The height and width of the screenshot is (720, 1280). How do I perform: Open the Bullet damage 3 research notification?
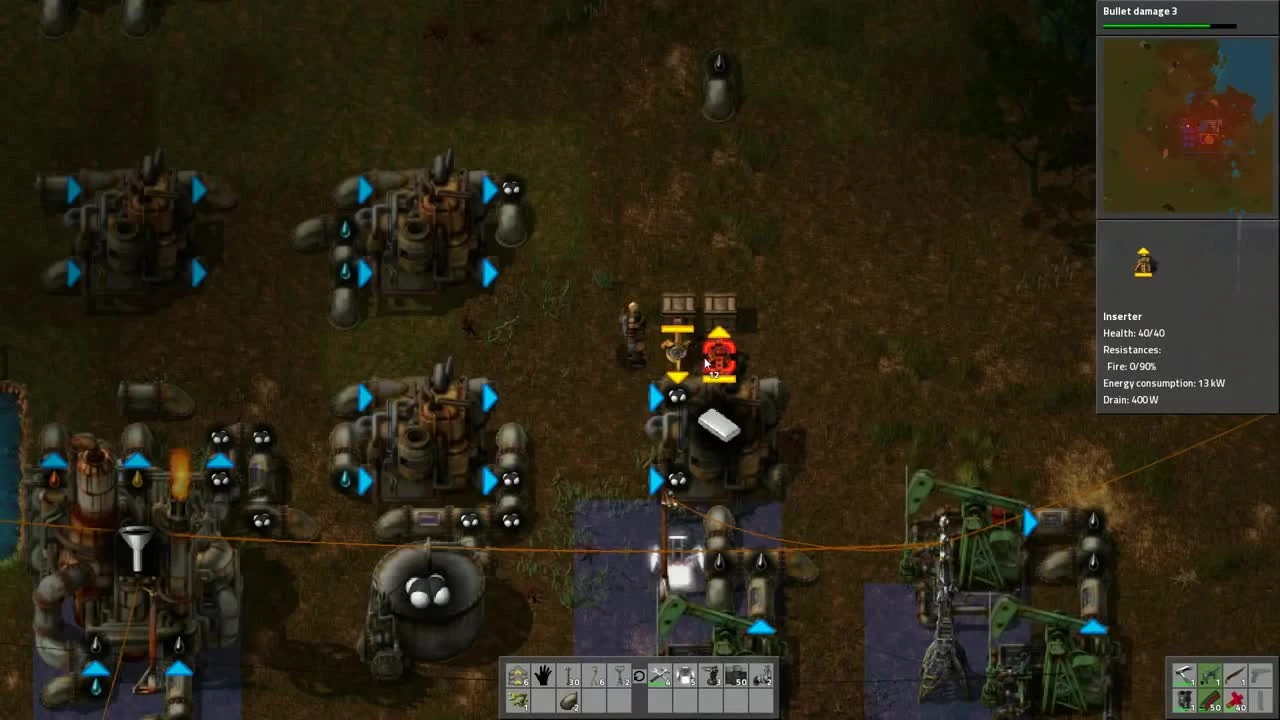(1140, 11)
